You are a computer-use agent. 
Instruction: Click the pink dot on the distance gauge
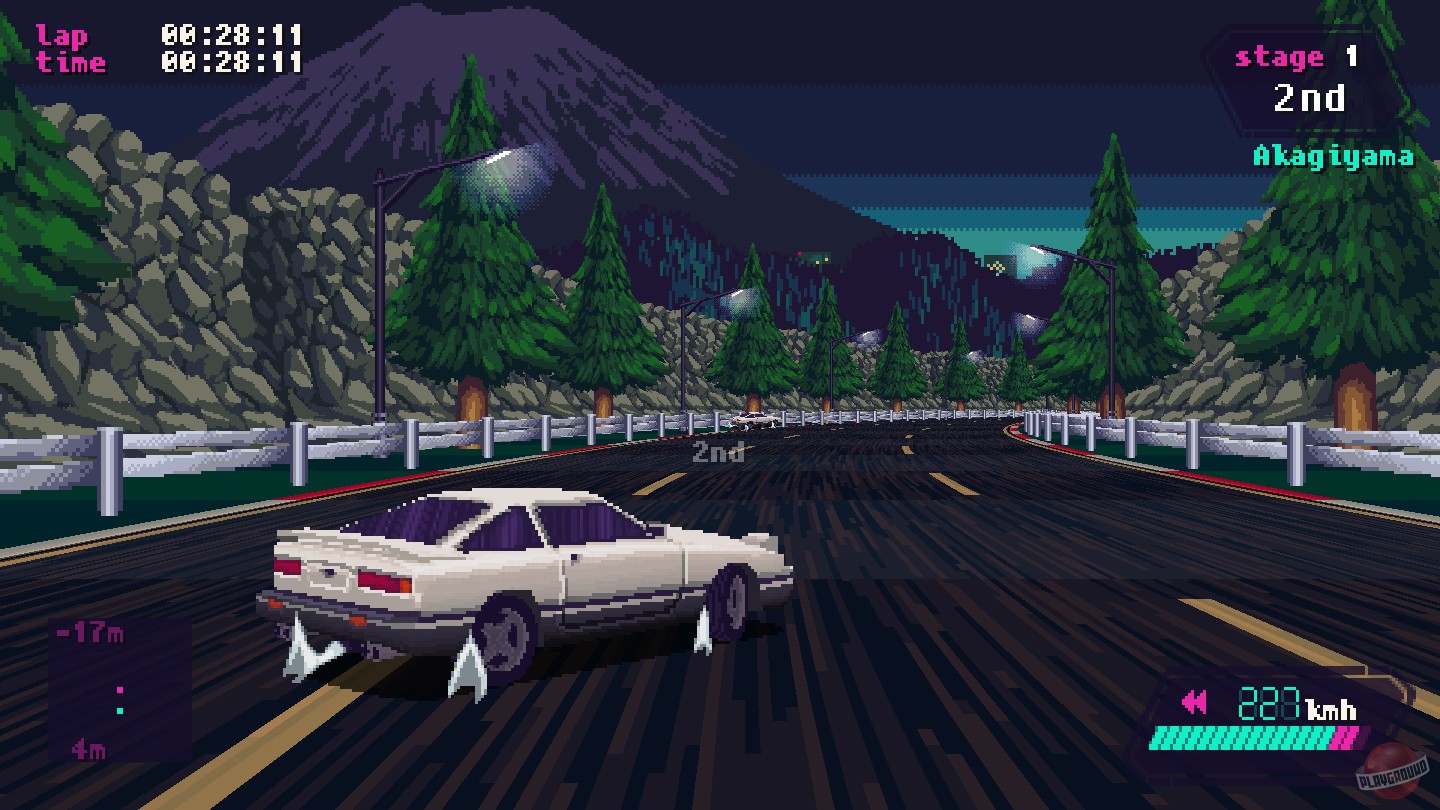pyautogui.click(x=120, y=688)
